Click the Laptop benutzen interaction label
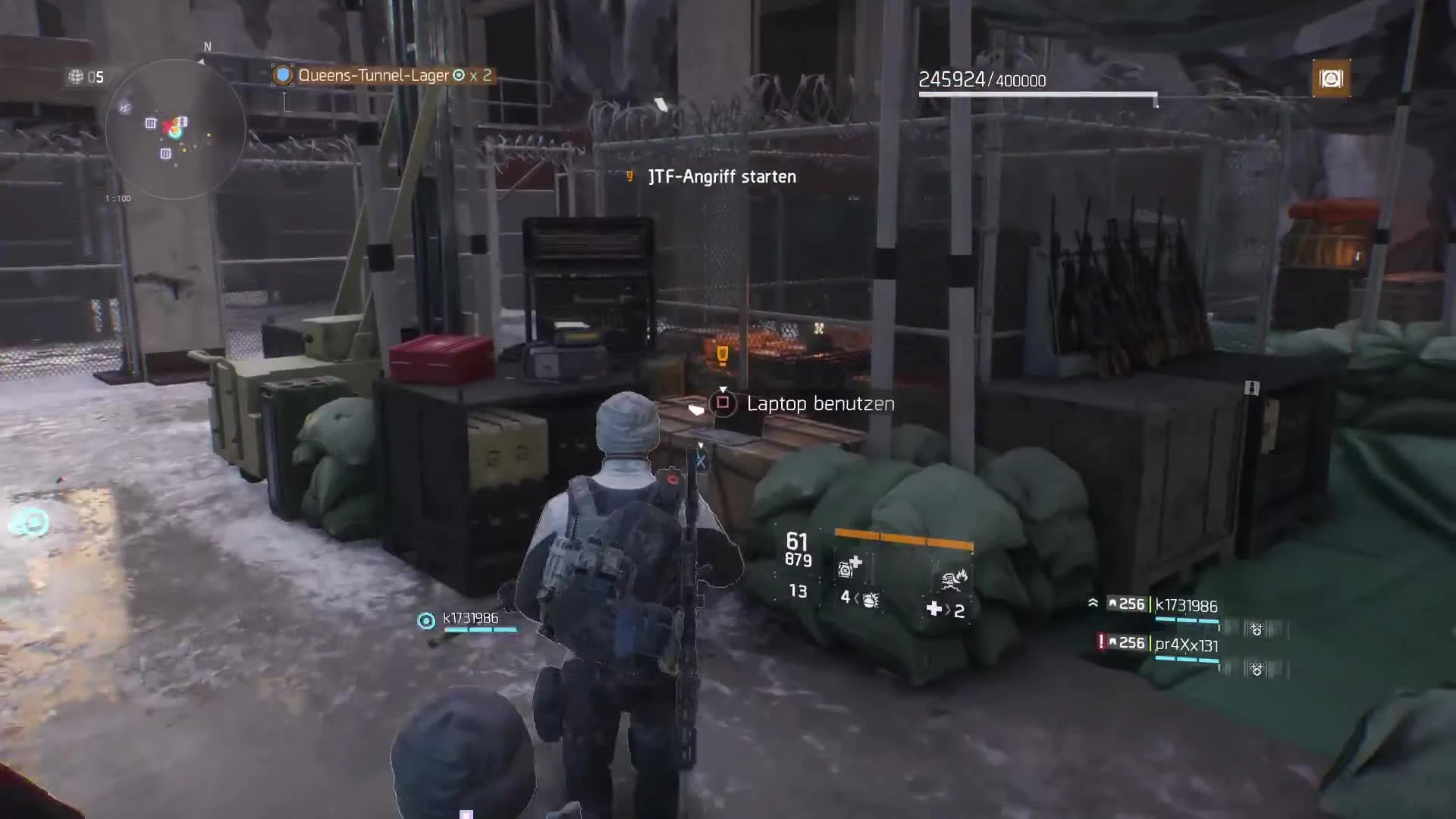This screenshot has width=1456, height=819. click(820, 403)
